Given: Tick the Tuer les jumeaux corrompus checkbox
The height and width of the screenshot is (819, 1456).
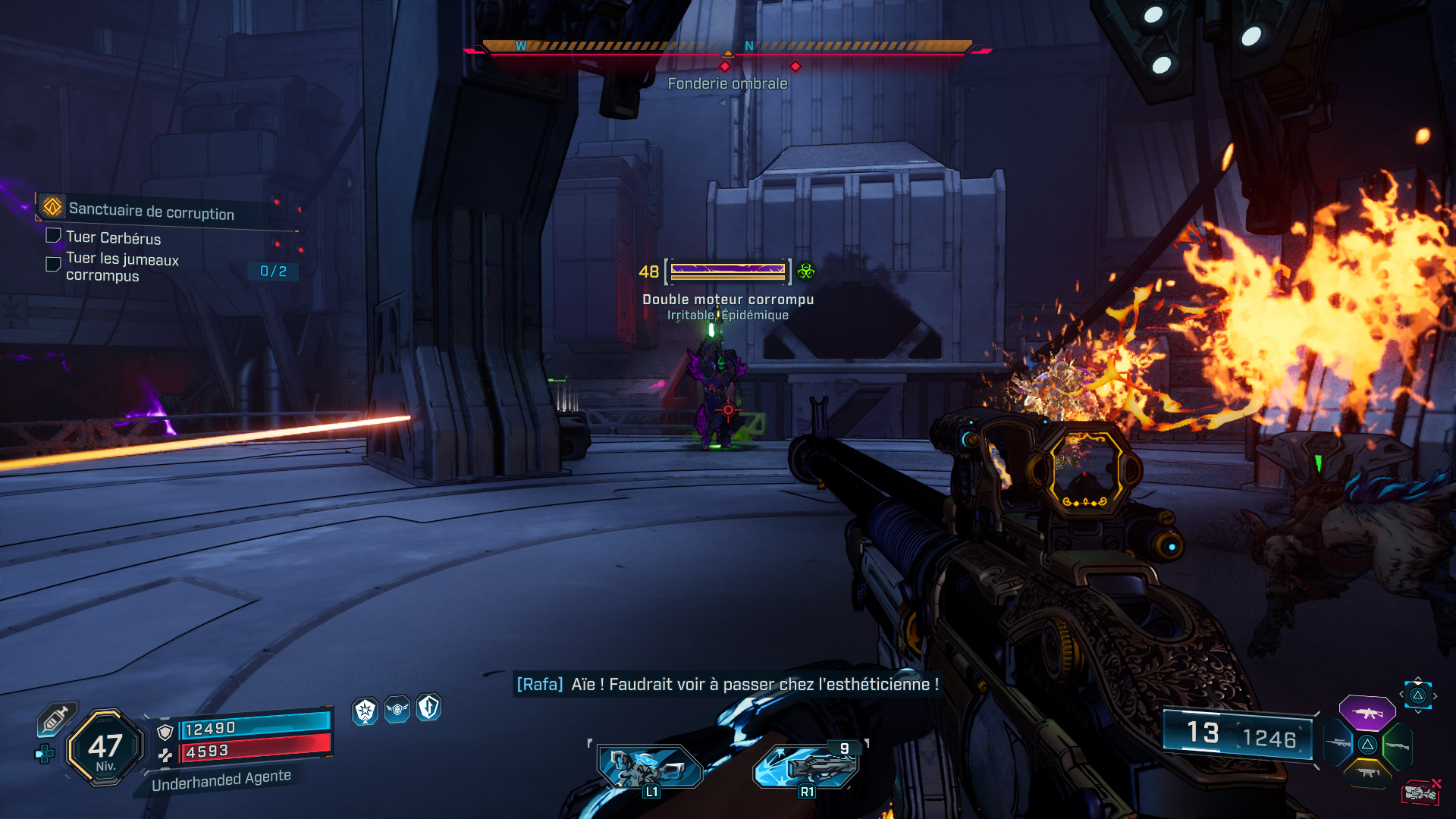Looking at the screenshot, I should (x=53, y=264).
